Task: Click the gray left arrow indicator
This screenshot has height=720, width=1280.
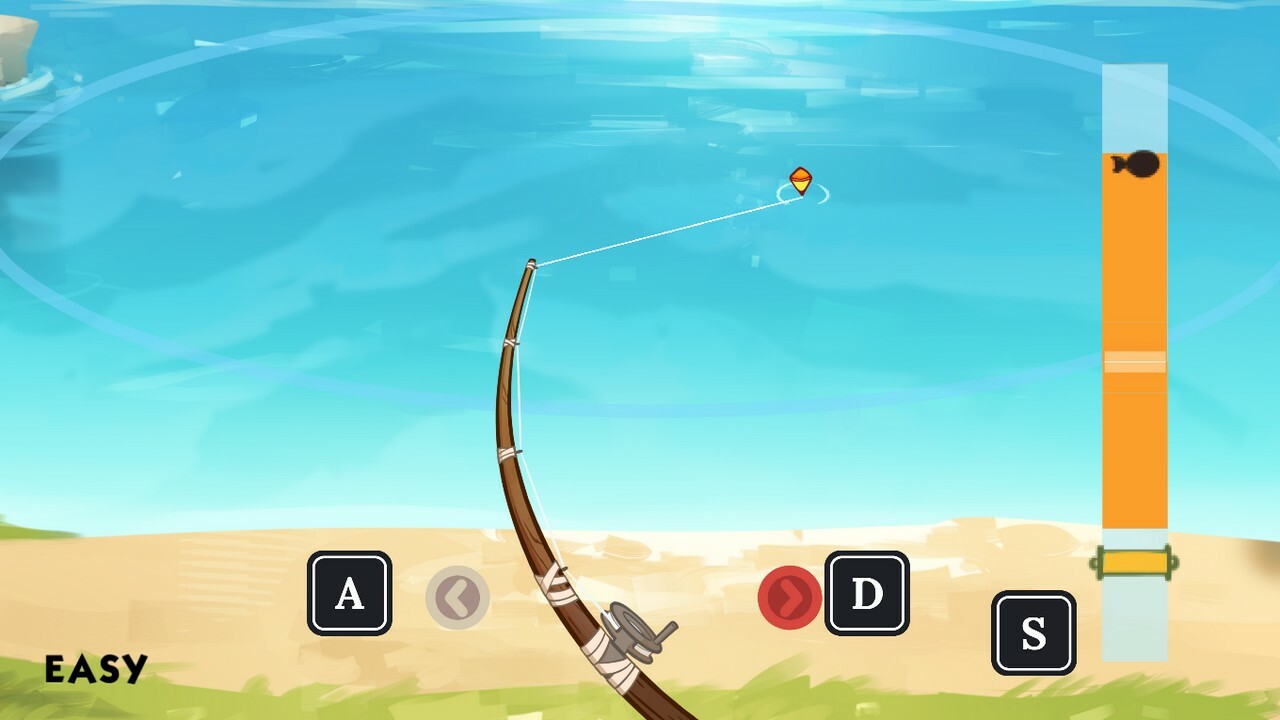Action: click(x=458, y=597)
